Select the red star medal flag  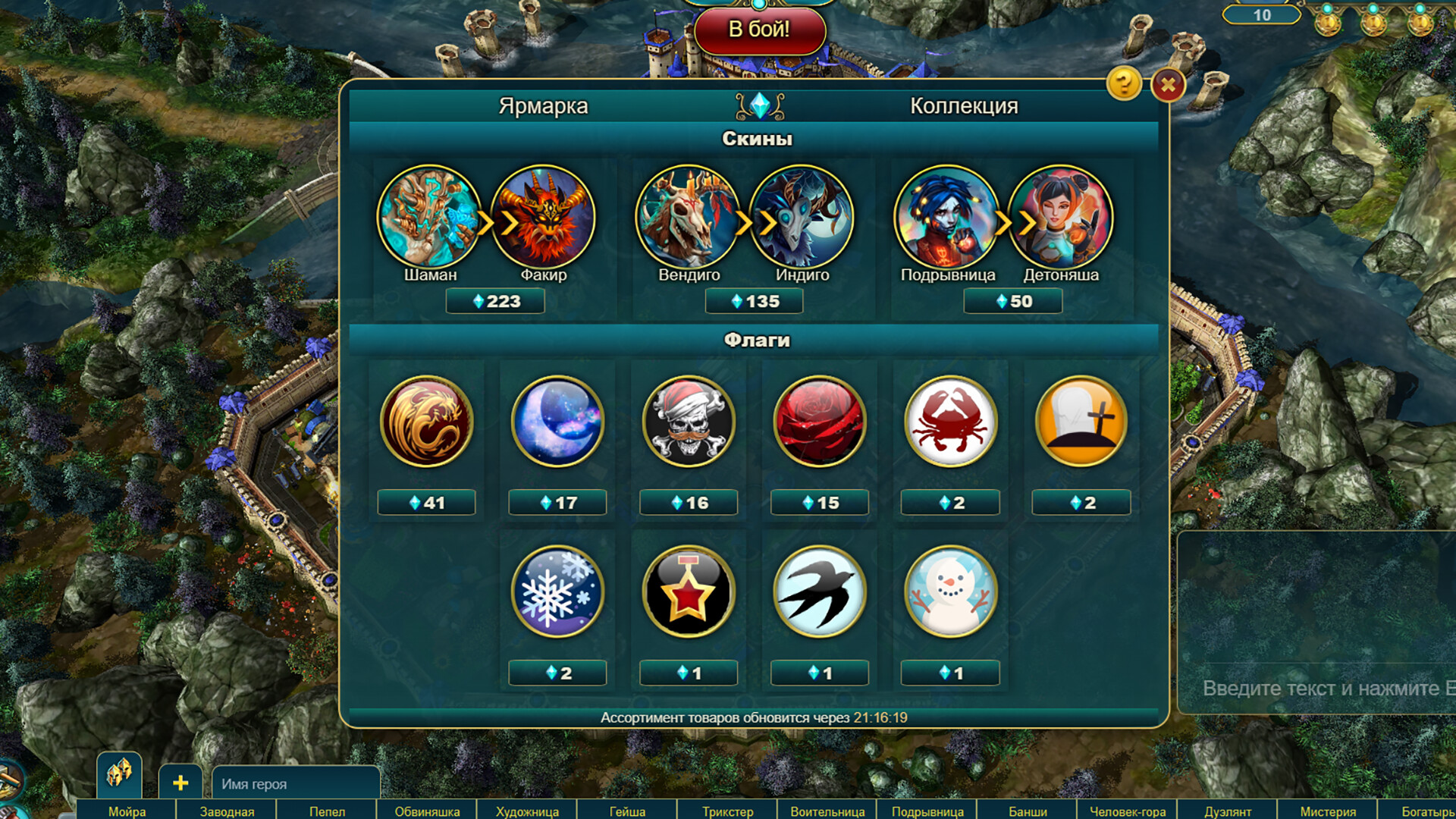click(x=689, y=594)
